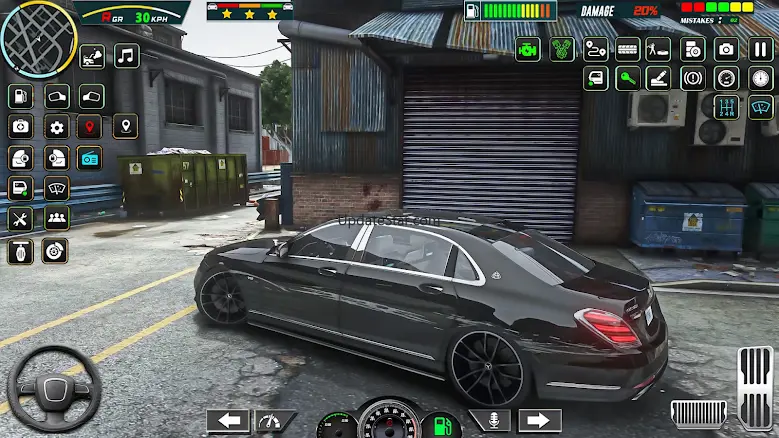Activate the left turn signal arrow
This screenshot has width=779, height=438.
click(227, 421)
